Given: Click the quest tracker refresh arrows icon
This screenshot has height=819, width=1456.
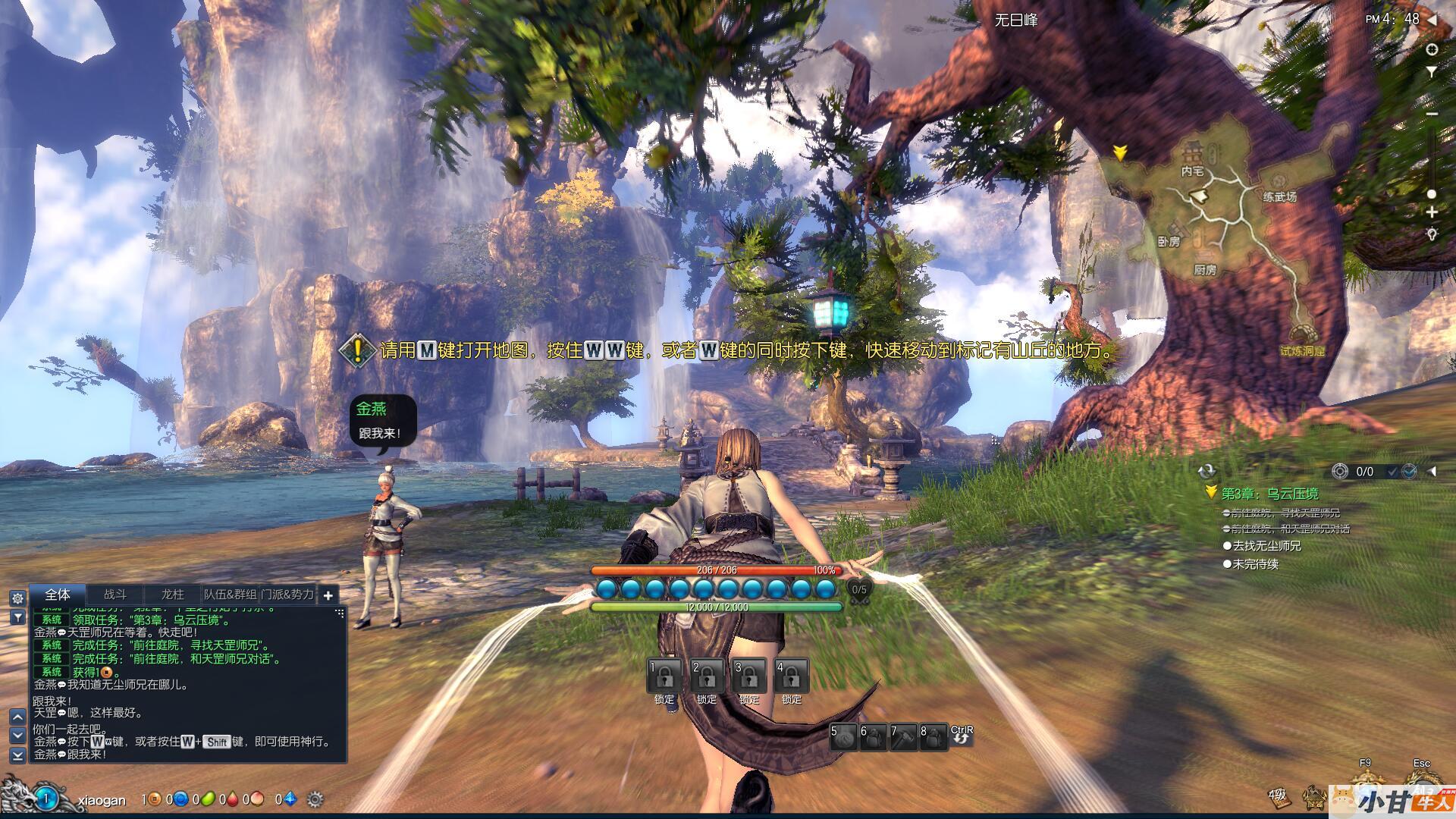Looking at the screenshot, I should (1207, 472).
